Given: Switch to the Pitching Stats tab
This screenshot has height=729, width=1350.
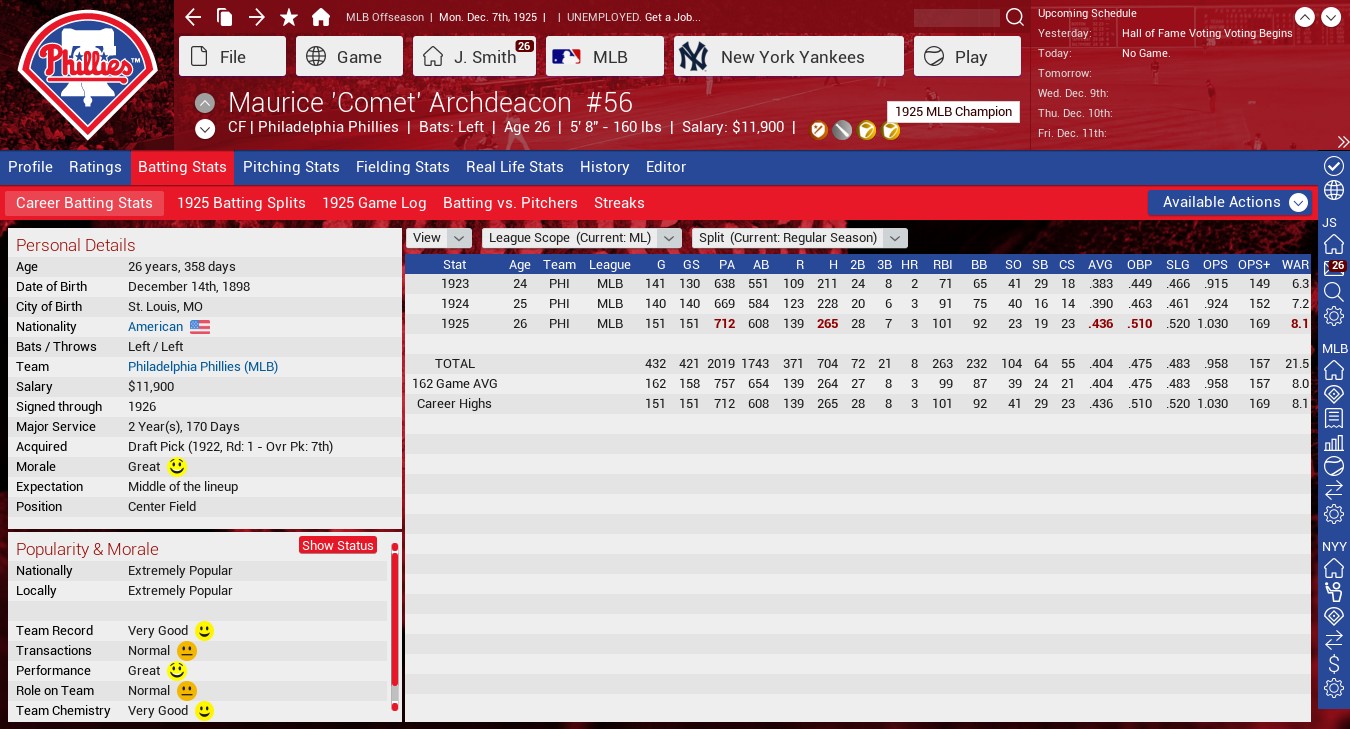Looking at the screenshot, I should [x=291, y=167].
